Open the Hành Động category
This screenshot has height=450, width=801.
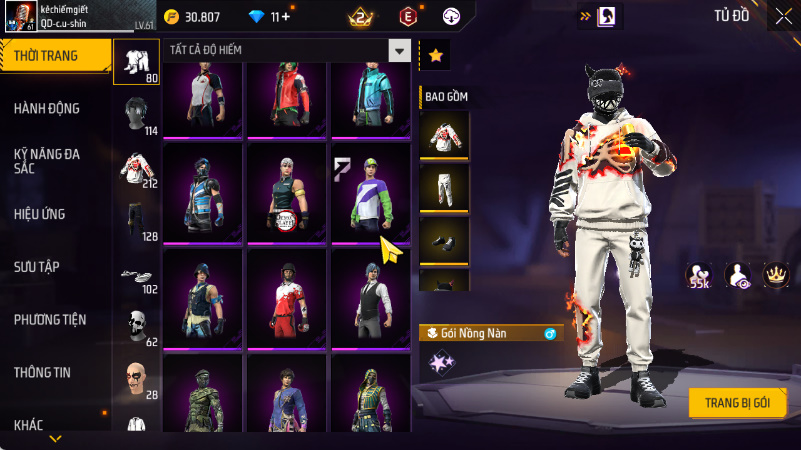(x=47, y=108)
